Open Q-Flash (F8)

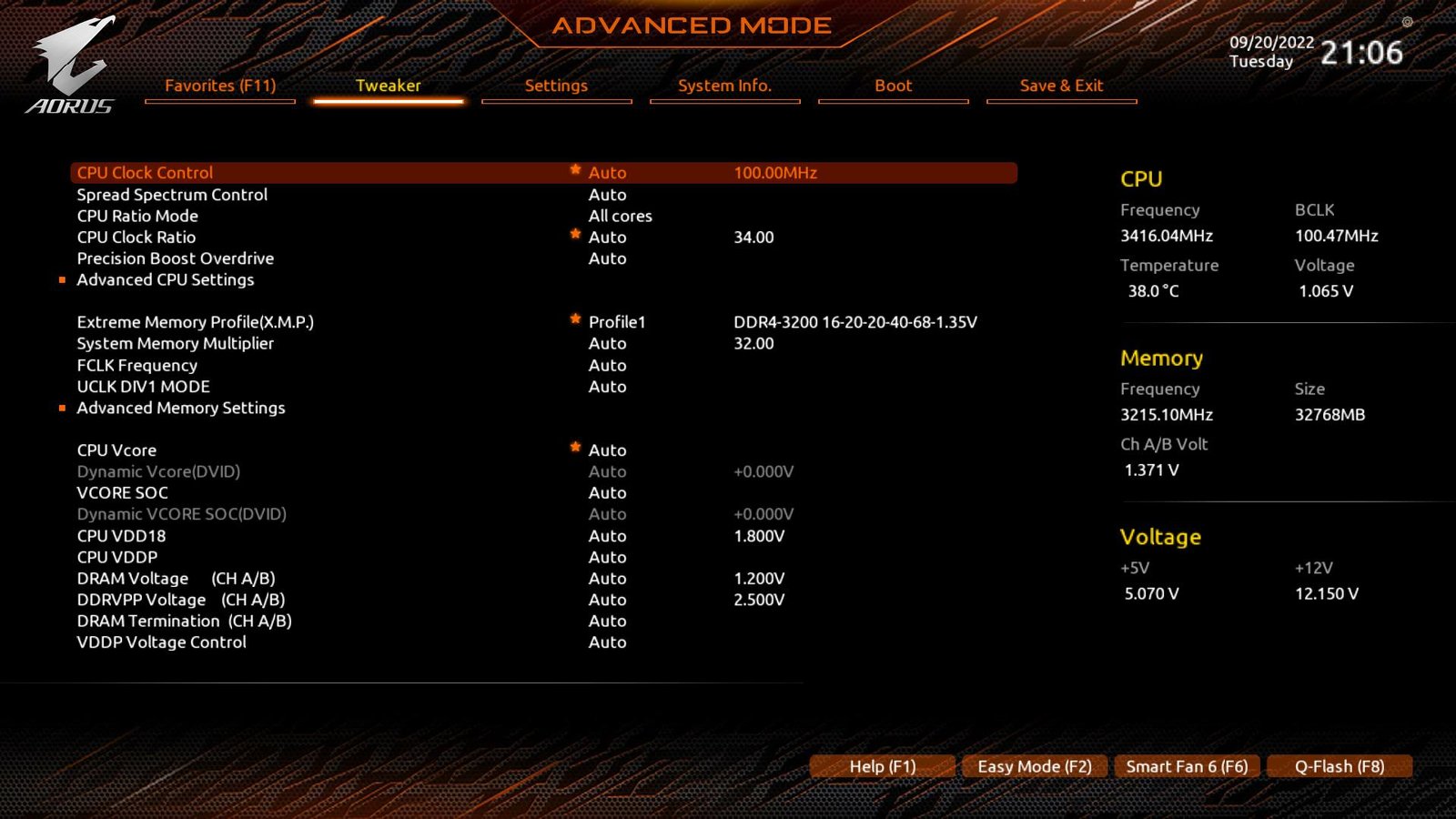pos(1340,766)
